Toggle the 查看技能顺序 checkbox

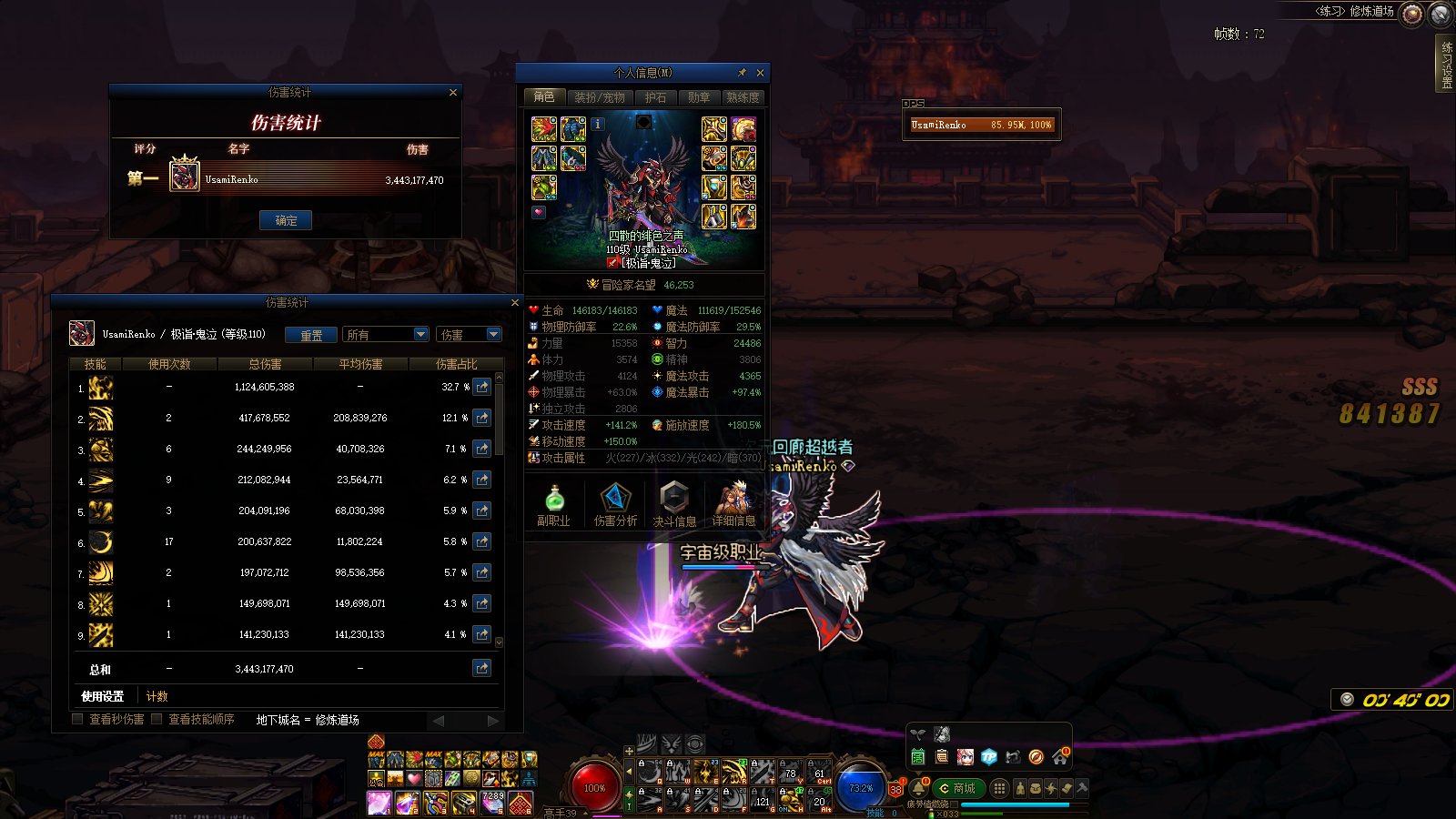[x=157, y=719]
